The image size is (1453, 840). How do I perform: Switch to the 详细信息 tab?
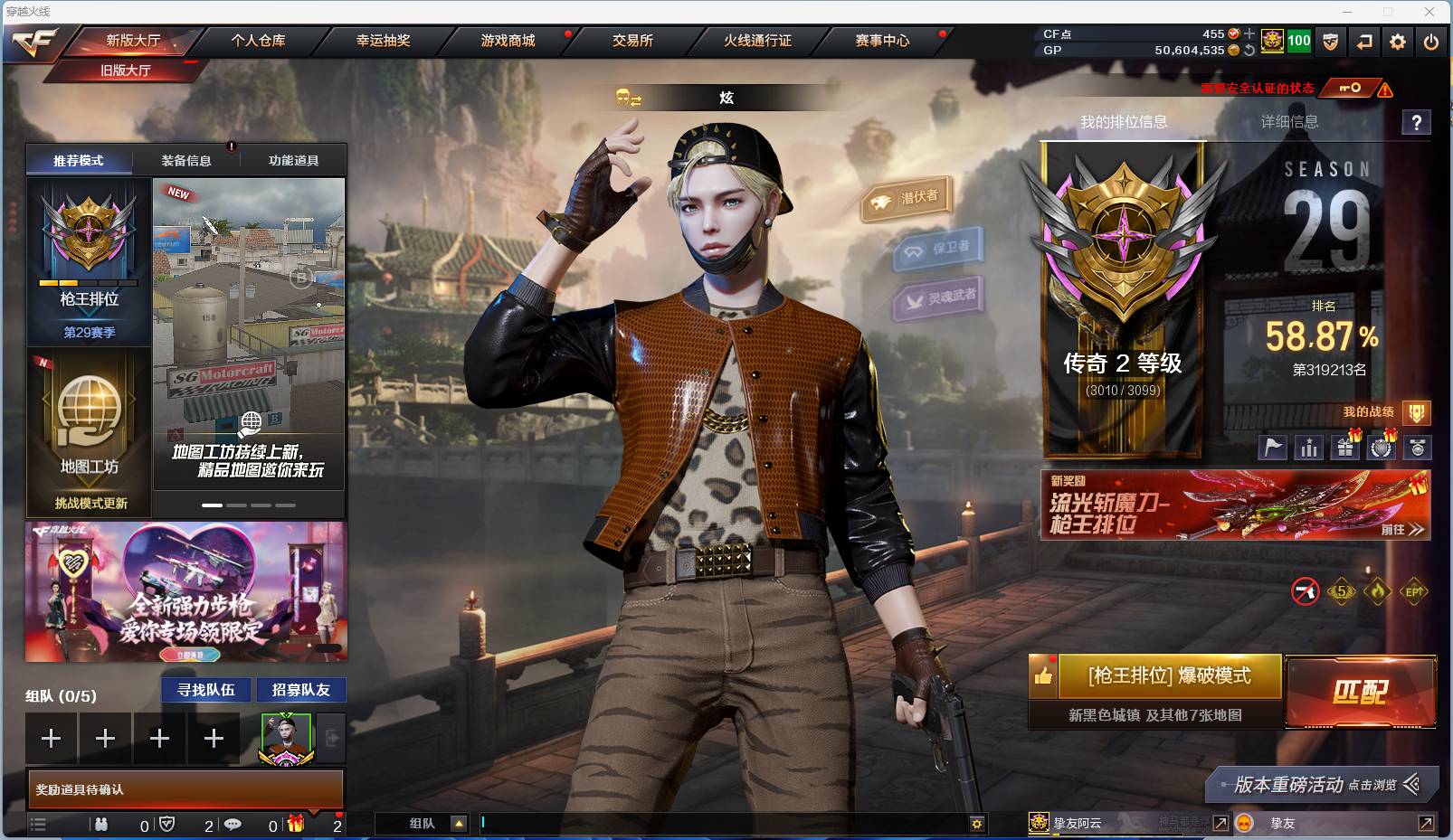(x=1288, y=123)
